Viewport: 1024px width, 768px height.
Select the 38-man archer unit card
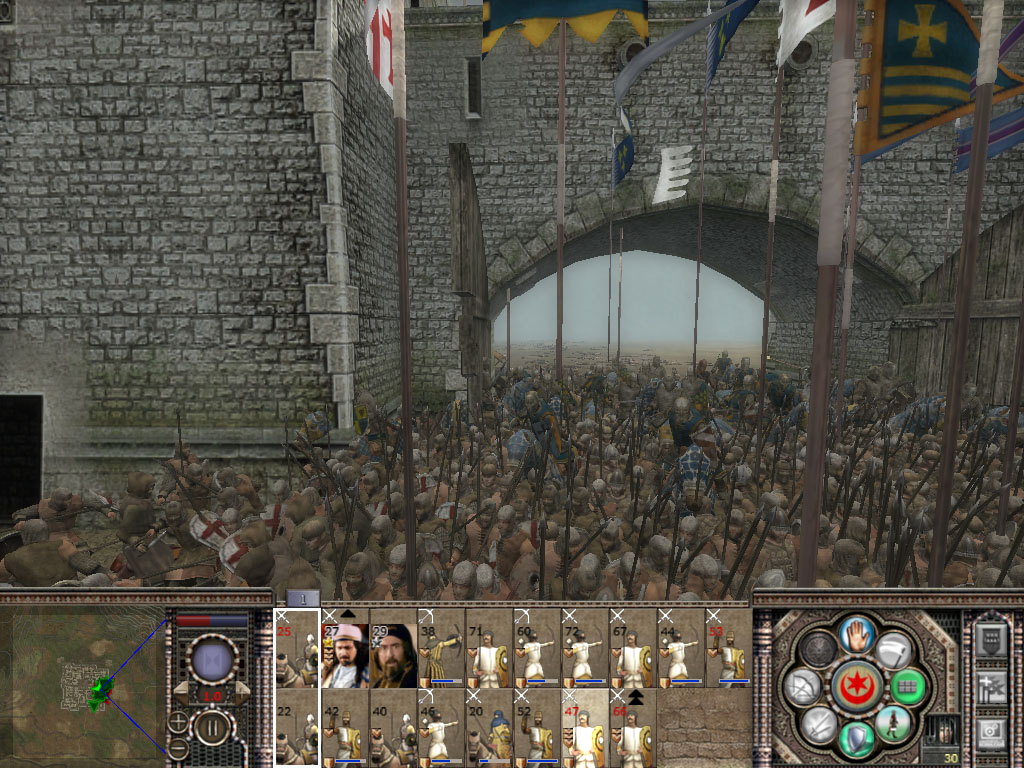coord(441,648)
